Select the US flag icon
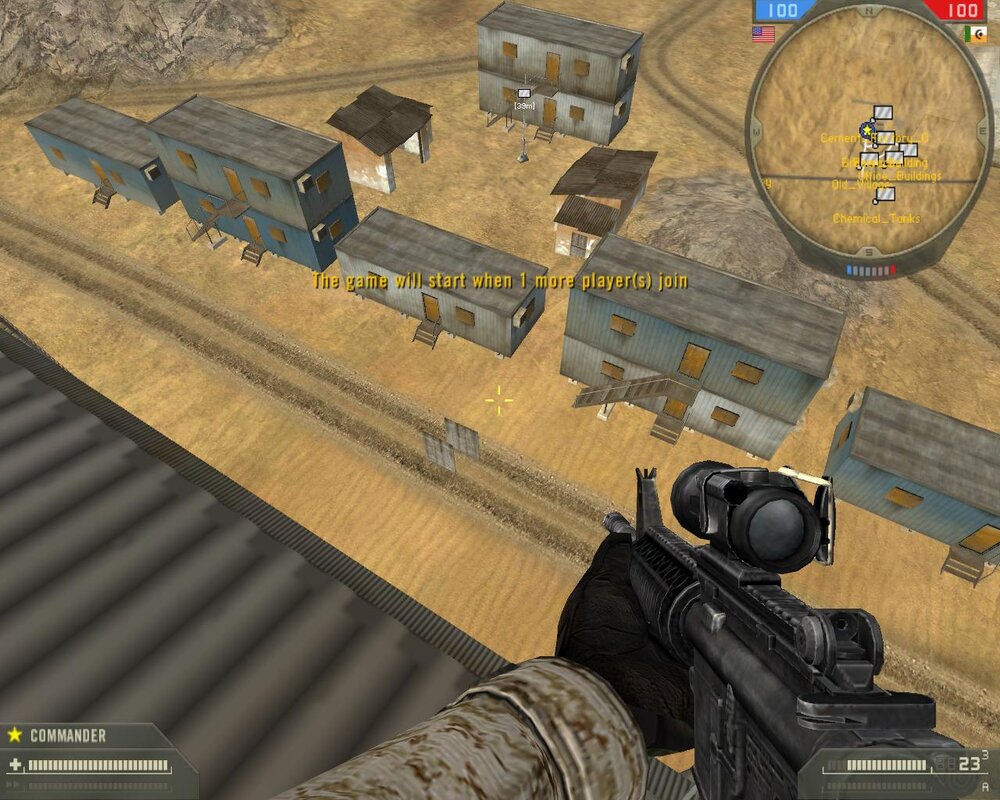Screen dimensions: 1000x800 763,34
